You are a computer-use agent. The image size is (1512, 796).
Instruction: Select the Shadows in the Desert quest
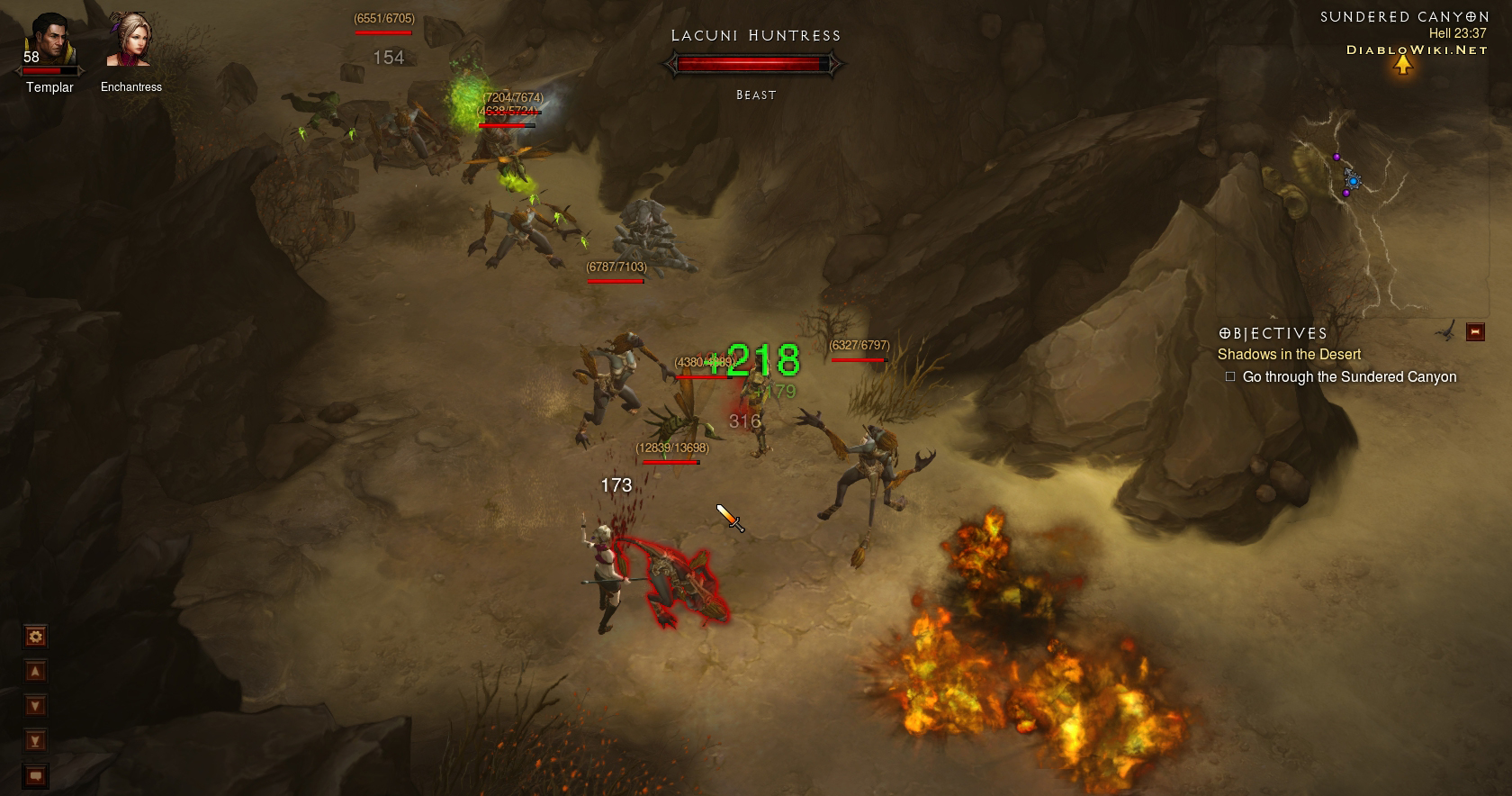[1289, 355]
